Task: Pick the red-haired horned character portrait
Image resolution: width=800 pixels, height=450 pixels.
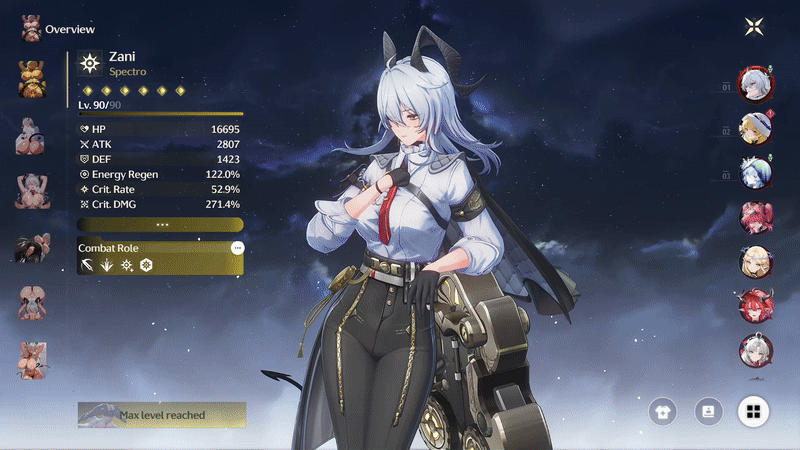Action: 754,304
